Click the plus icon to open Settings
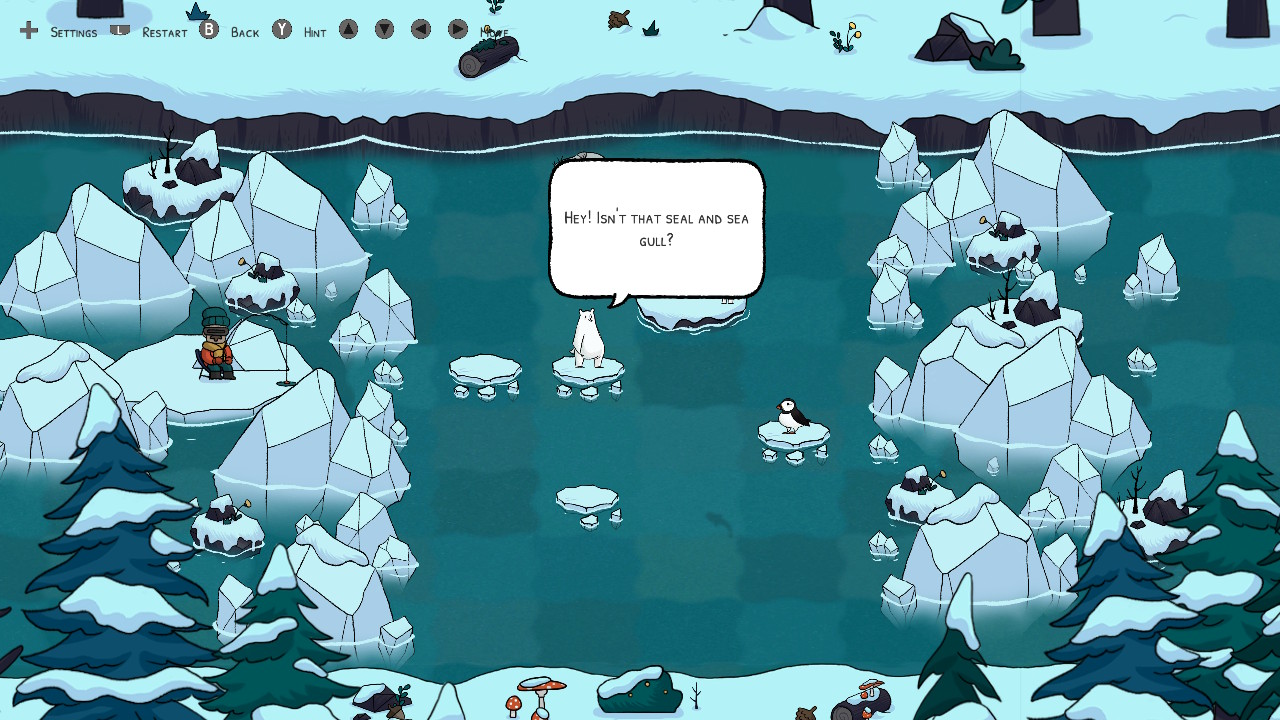The height and width of the screenshot is (720, 1280). pyautogui.click(x=29, y=30)
